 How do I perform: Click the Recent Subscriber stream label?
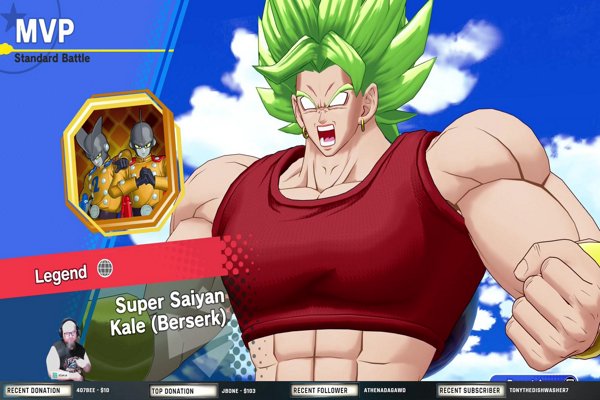click(469, 390)
